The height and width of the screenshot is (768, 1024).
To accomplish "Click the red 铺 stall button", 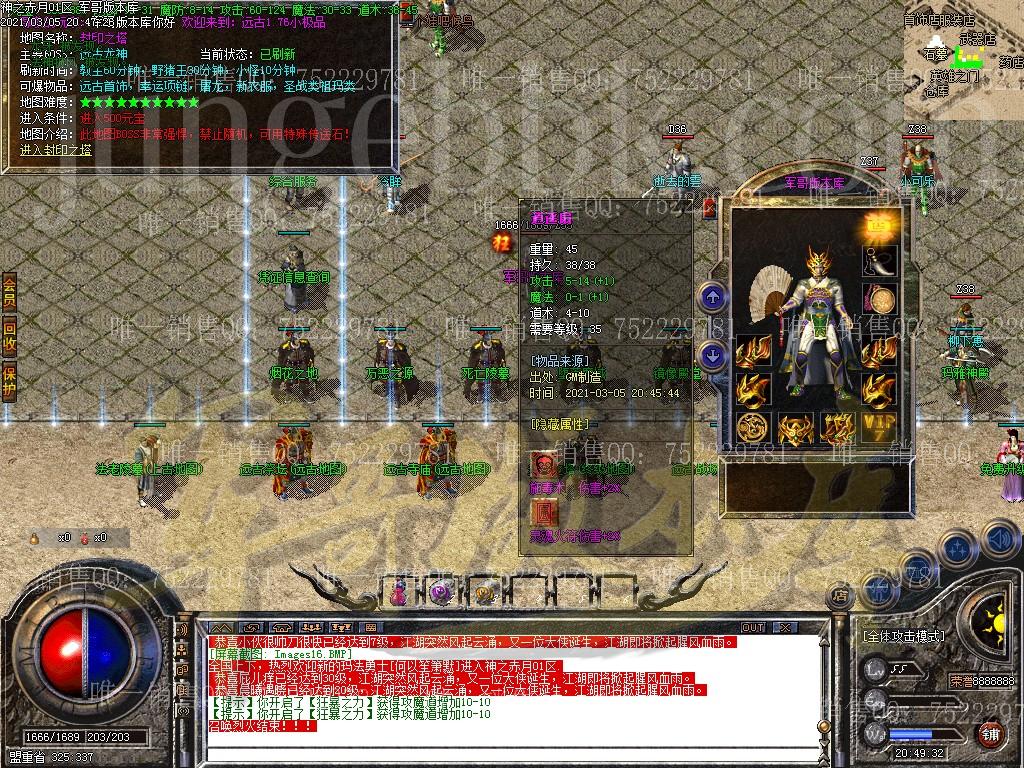I will (990, 734).
